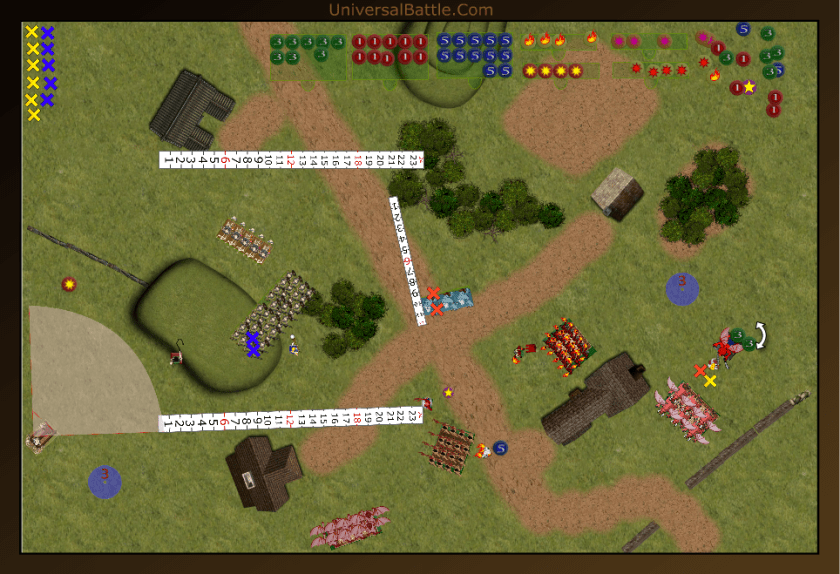Select the diagonal ruler across the road

(409, 253)
